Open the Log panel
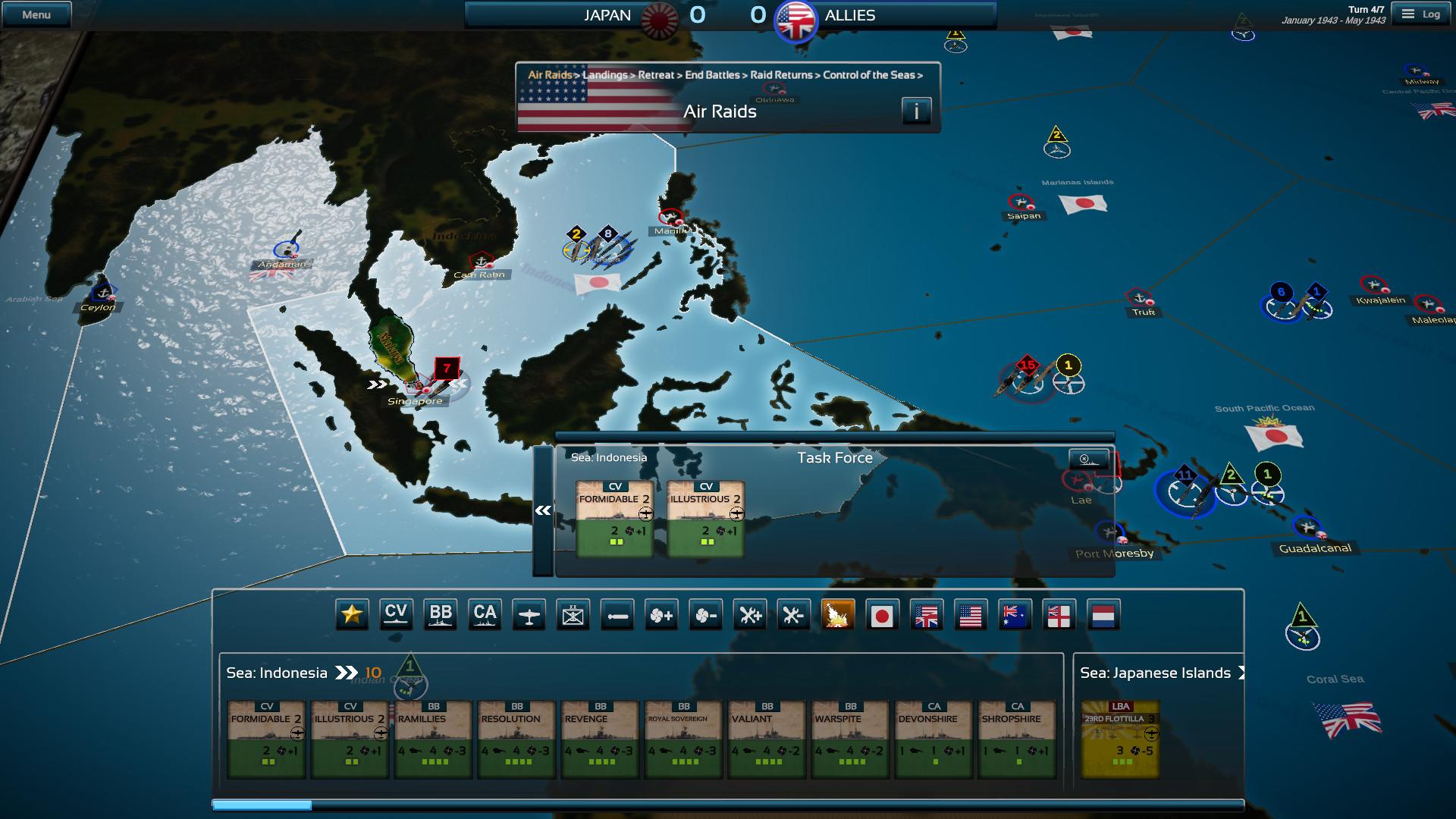 point(1421,13)
